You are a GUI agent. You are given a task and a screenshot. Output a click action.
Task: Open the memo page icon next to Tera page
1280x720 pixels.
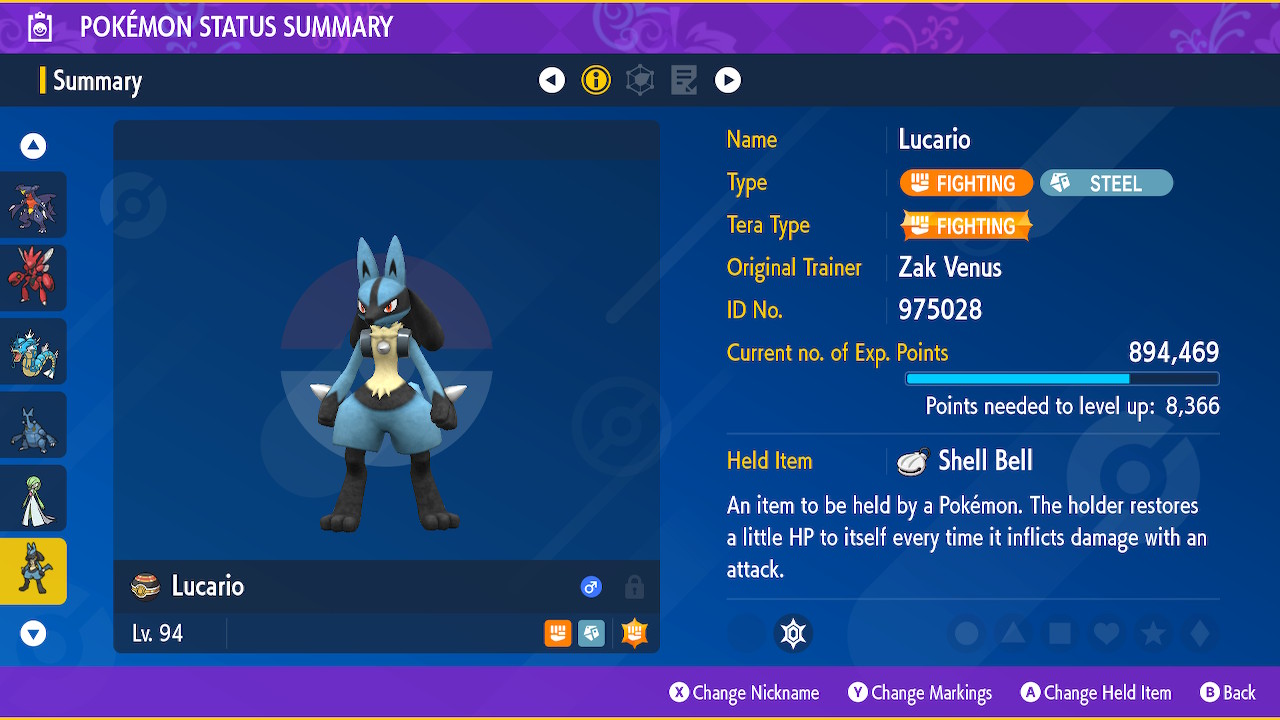684,80
